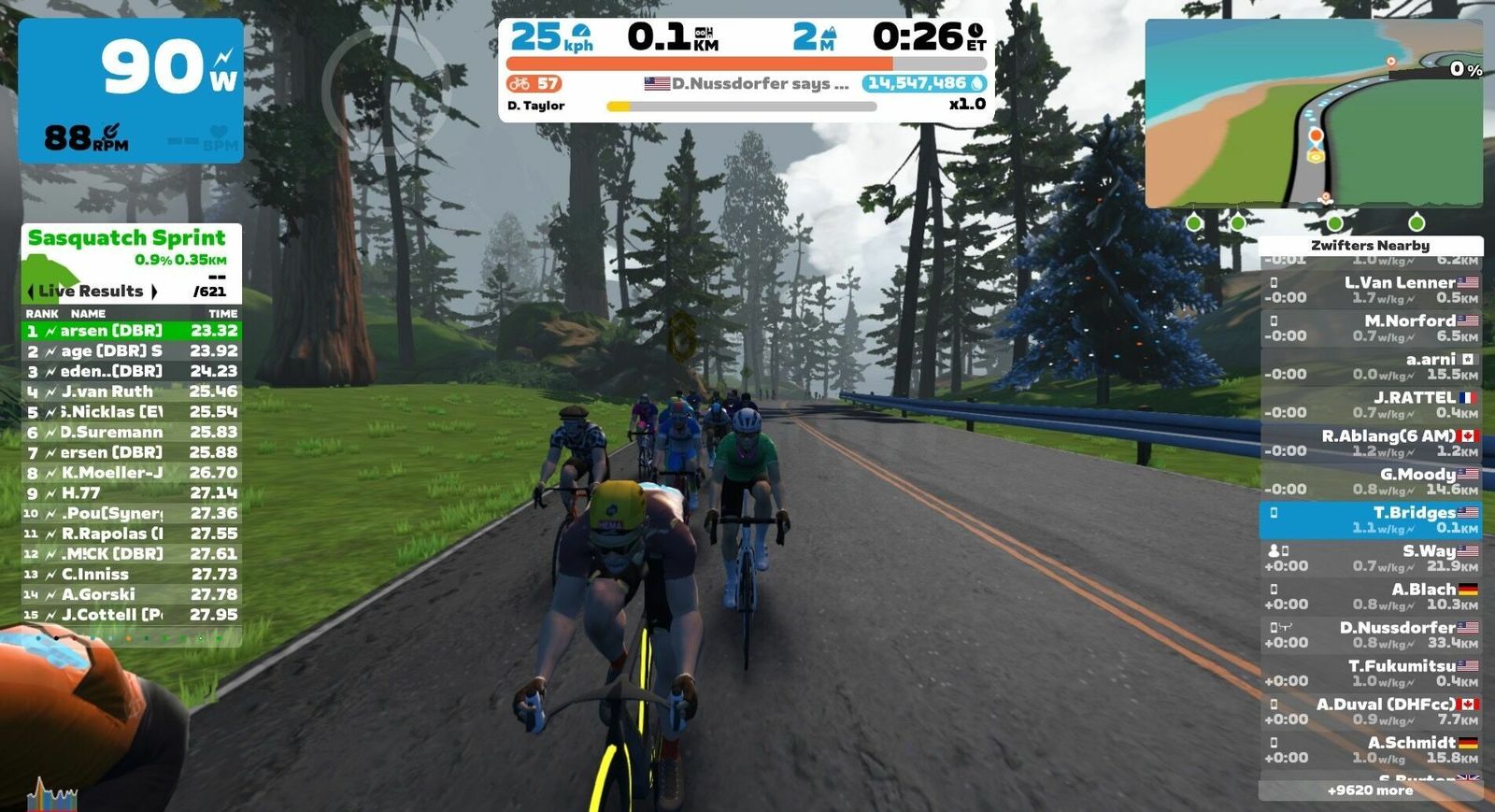Image resolution: width=1495 pixels, height=812 pixels.
Task: Click the 90 W power panel
Action: click(x=131, y=91)
